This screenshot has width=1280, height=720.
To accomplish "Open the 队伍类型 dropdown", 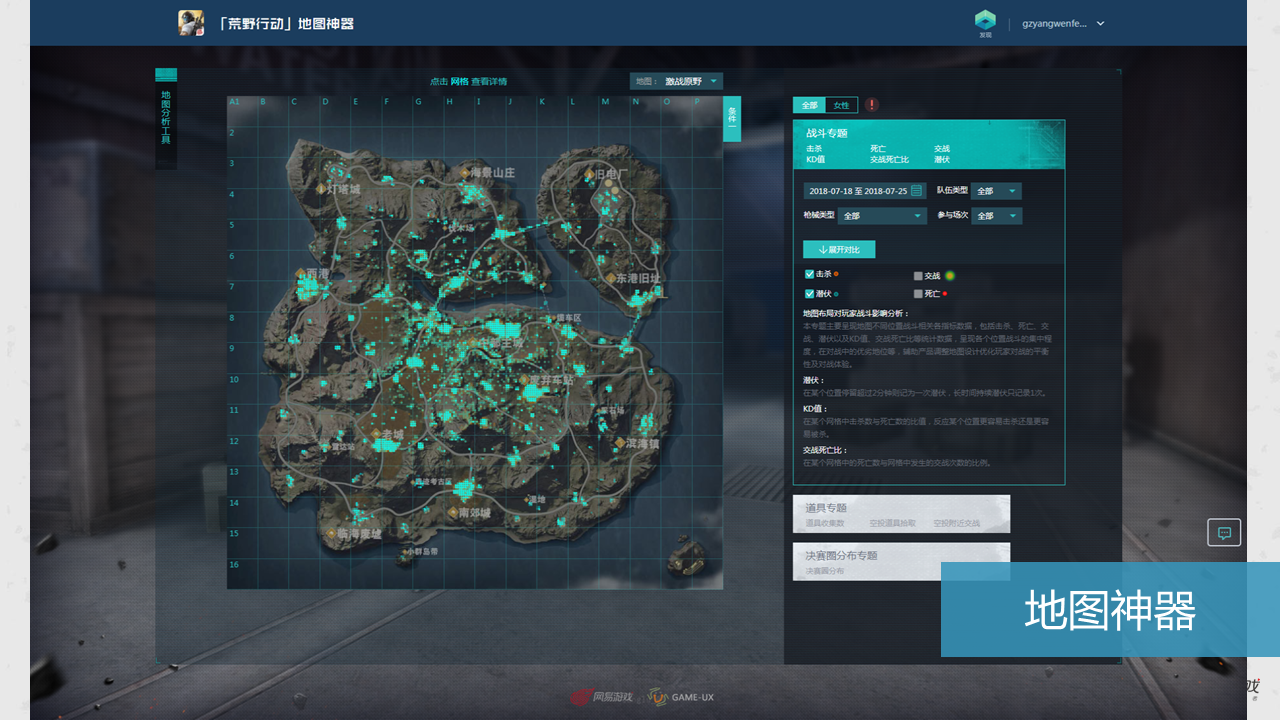I will click(x=996, y=191).
